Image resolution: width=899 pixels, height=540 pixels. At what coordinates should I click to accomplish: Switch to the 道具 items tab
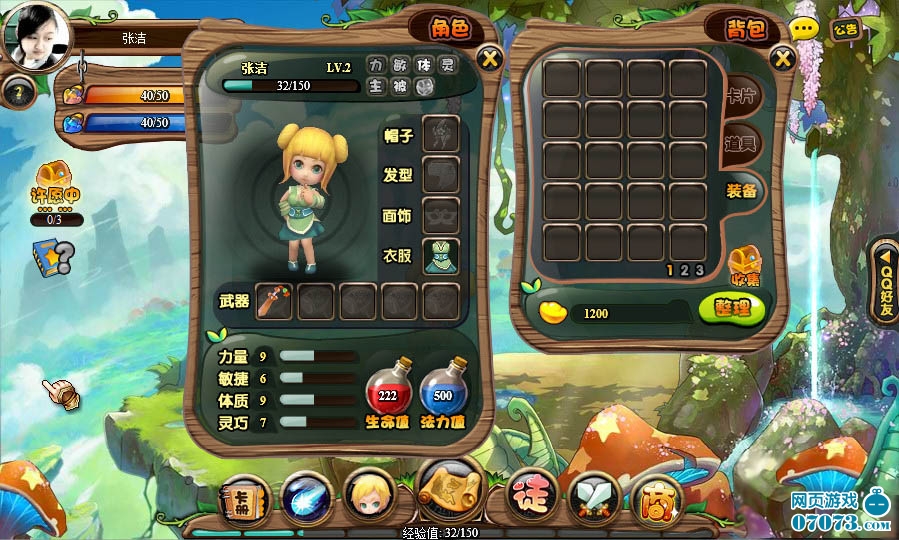[741, 144]
